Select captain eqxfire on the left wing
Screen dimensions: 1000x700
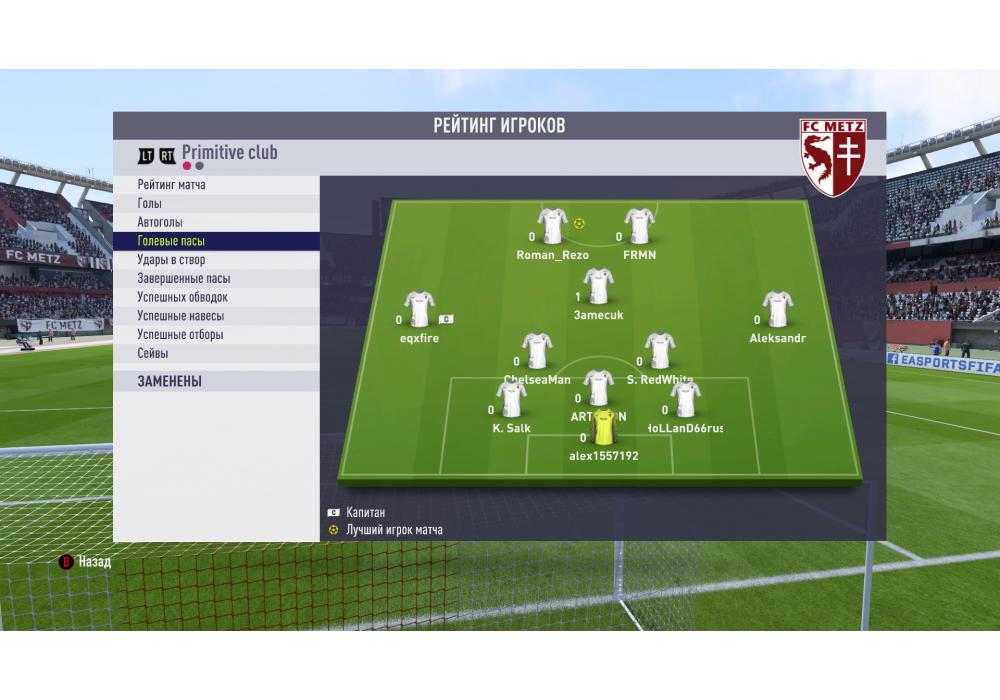(419, 310)
